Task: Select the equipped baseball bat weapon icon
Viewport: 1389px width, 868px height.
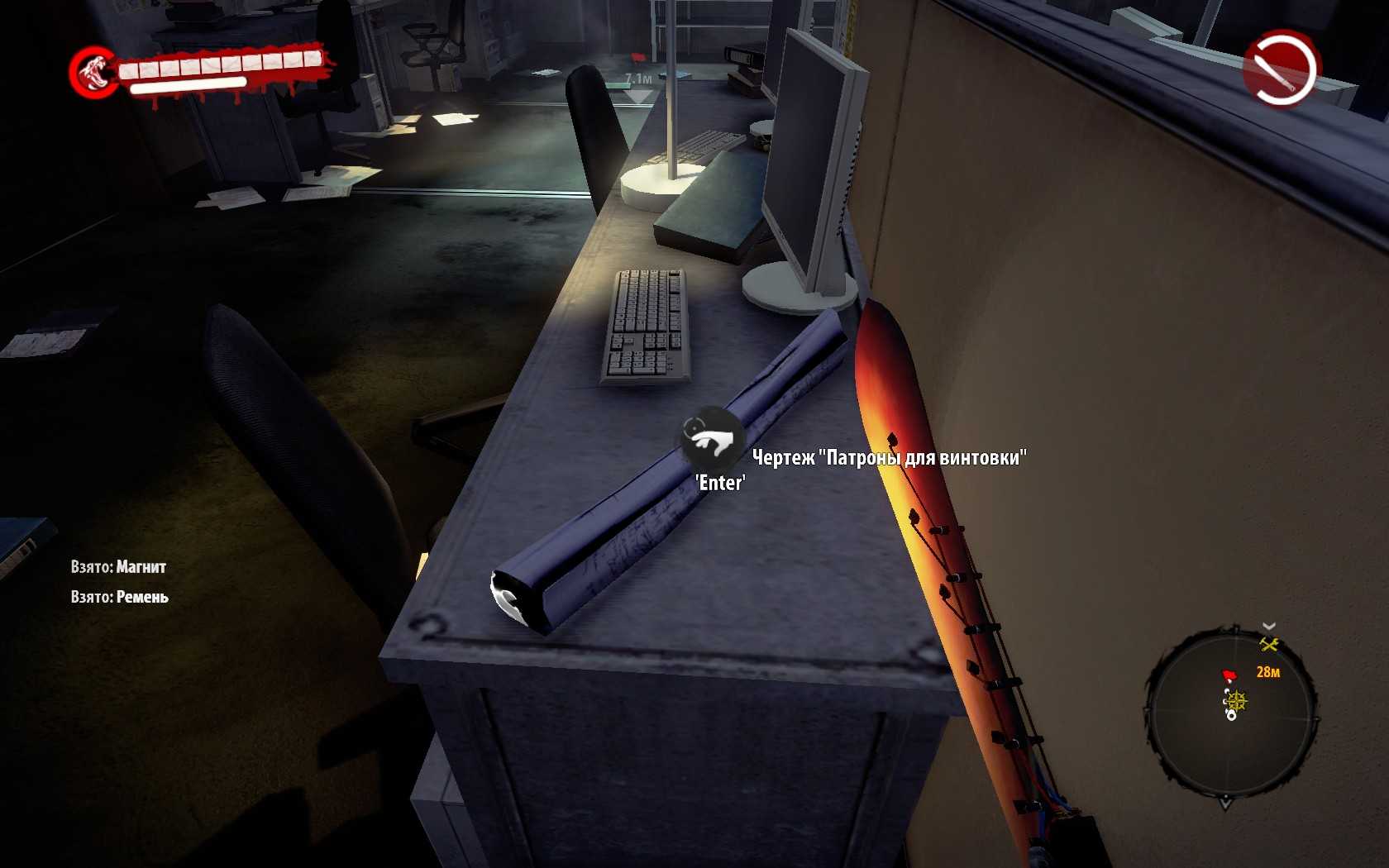Action: (x=1281, y=69)
